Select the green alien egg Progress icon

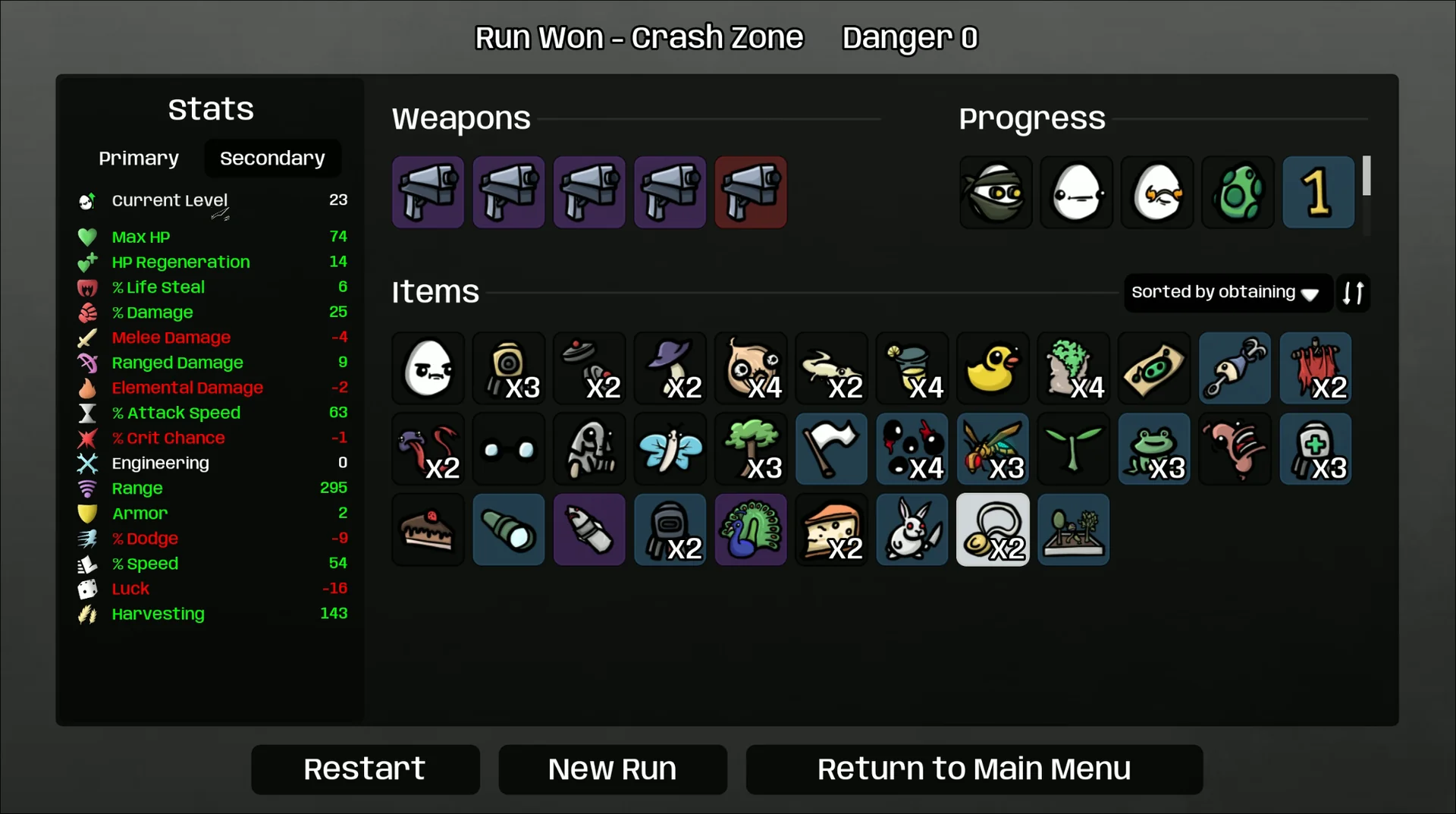[1237, 192]
